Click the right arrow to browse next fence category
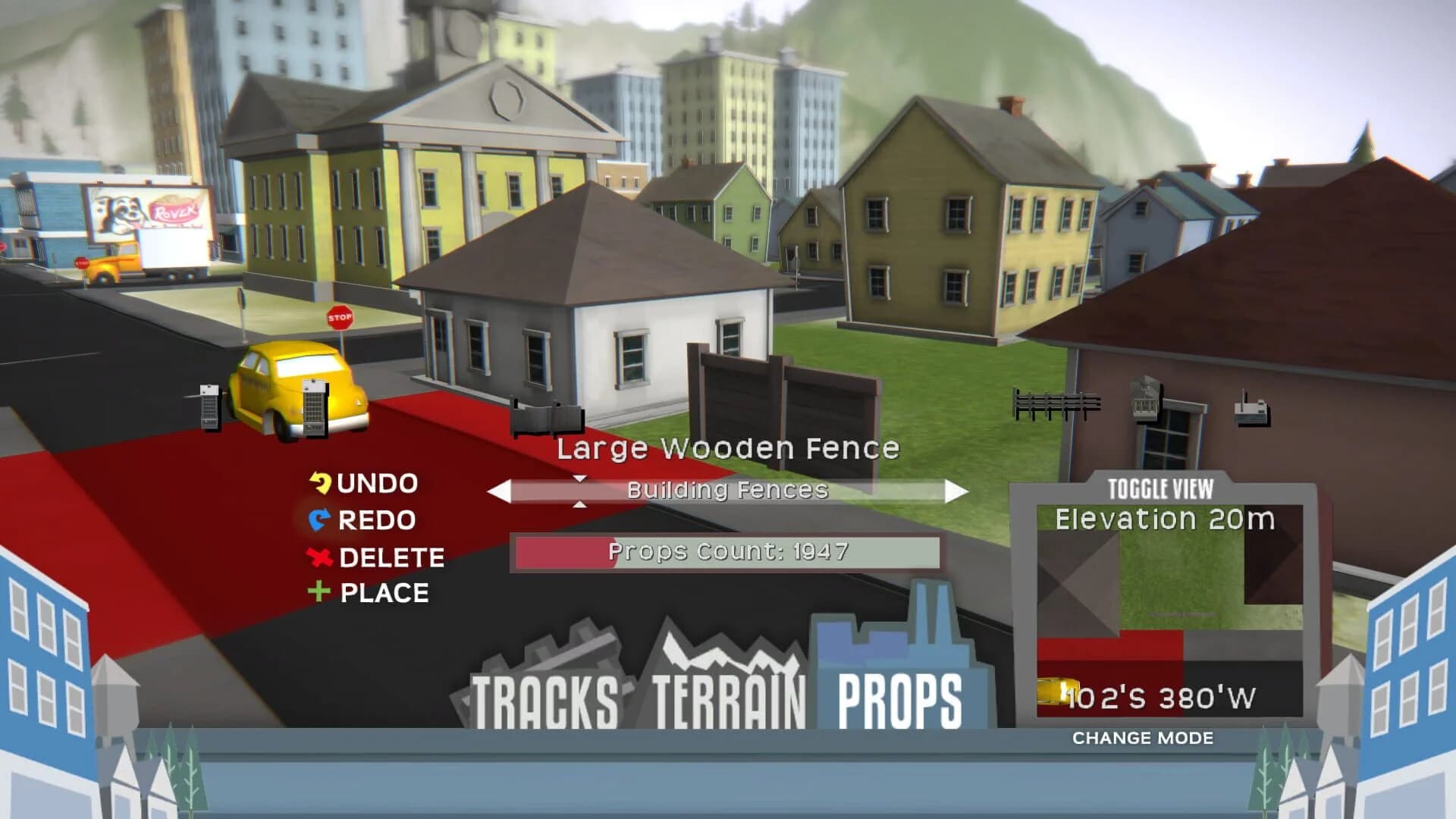The height and width of the screenshot is (819, 1456). (x=954, y=490)
